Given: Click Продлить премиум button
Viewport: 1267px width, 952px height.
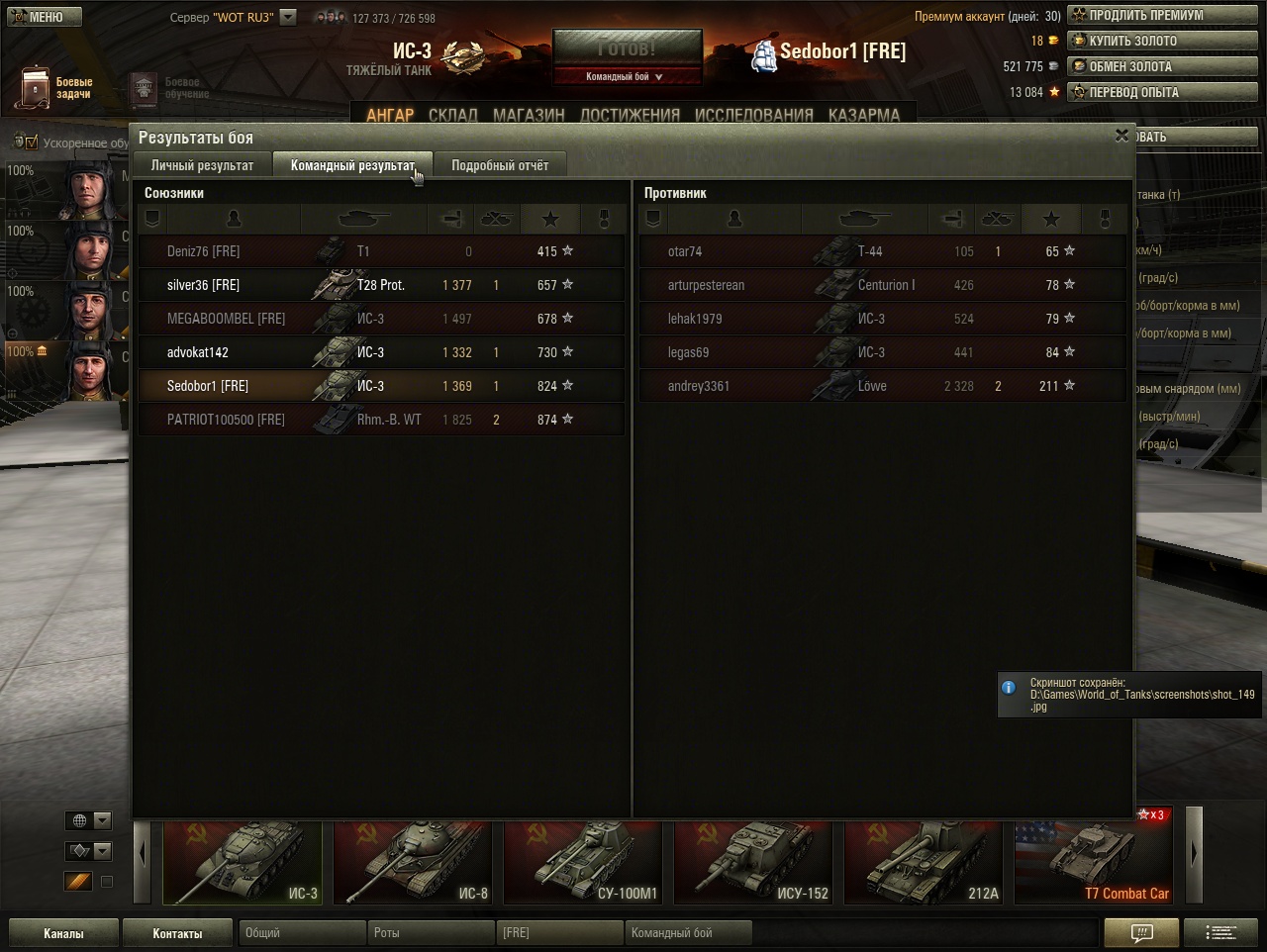Looking at the screenshot, I should (x=1162, y=16).
